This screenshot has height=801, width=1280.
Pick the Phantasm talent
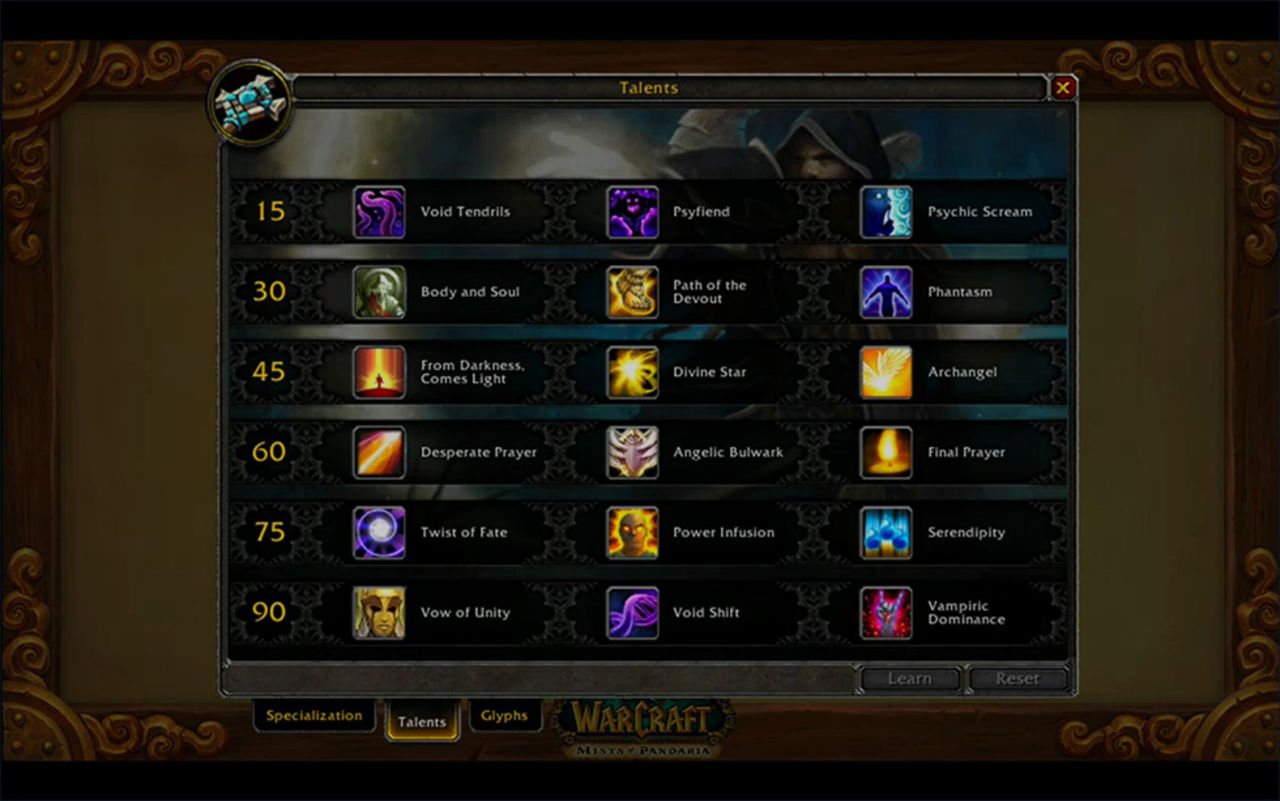click(887, 292)
